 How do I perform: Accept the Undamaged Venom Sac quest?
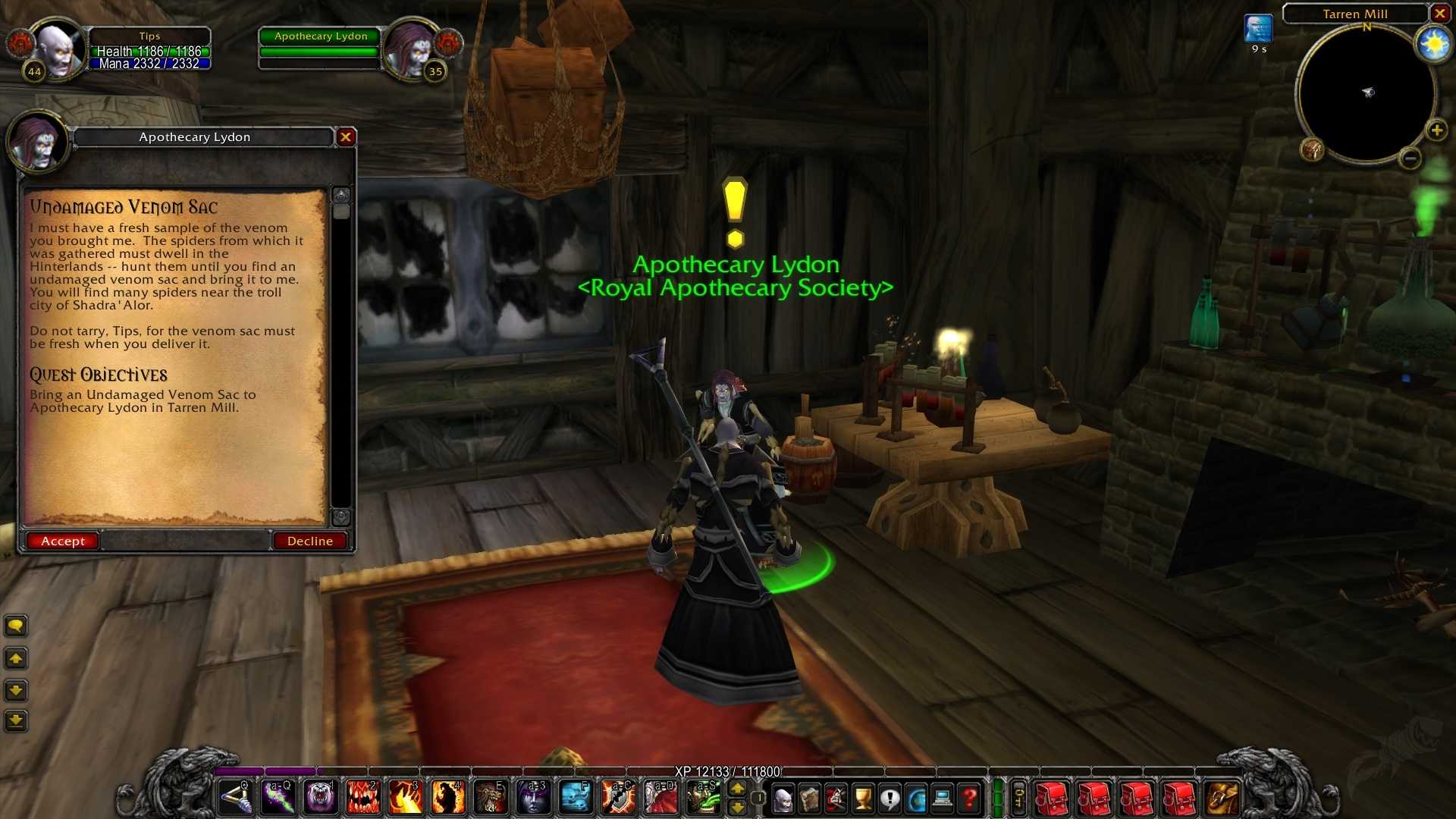pos(62,541)
